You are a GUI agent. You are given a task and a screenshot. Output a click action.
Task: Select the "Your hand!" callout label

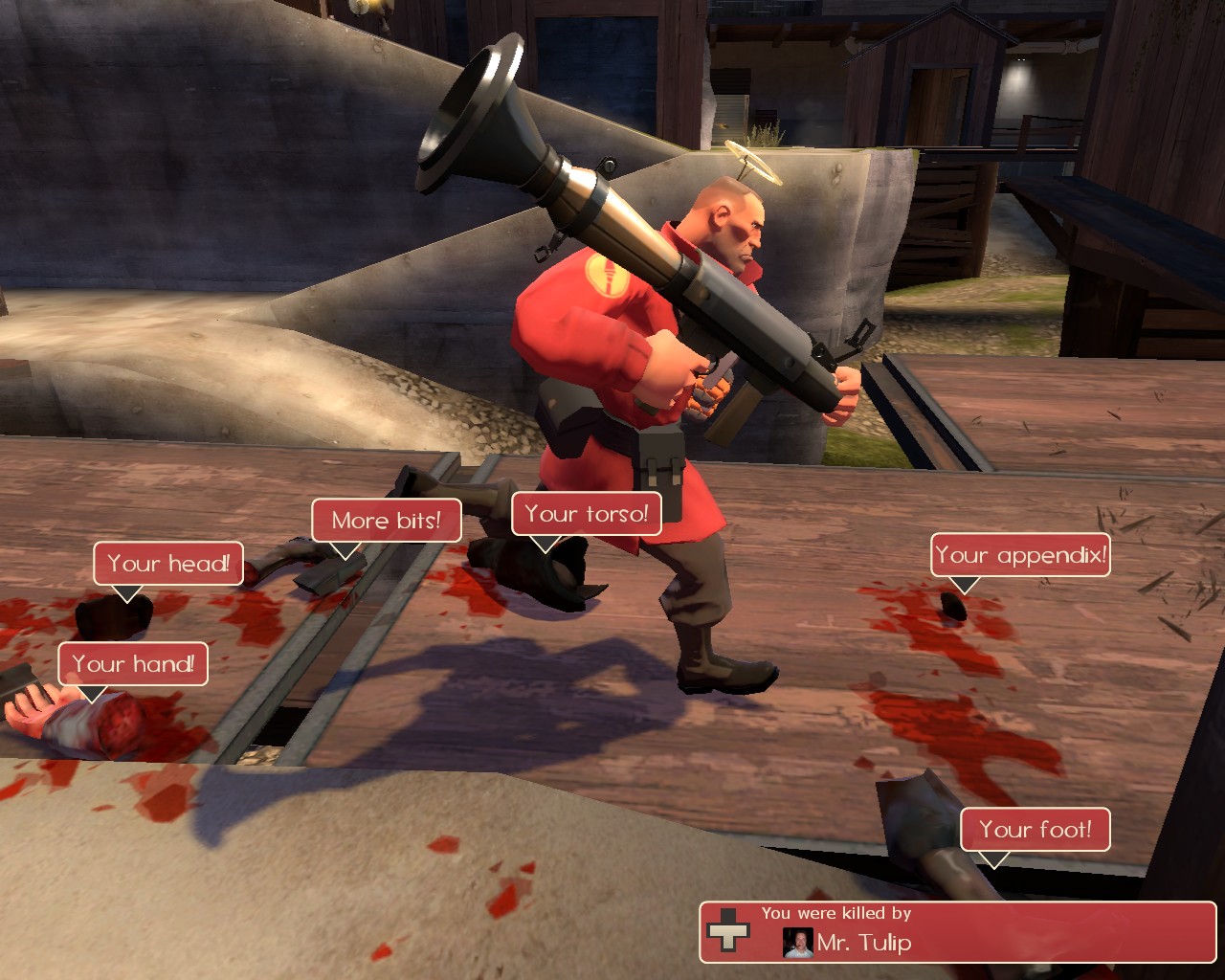point(133,663)
